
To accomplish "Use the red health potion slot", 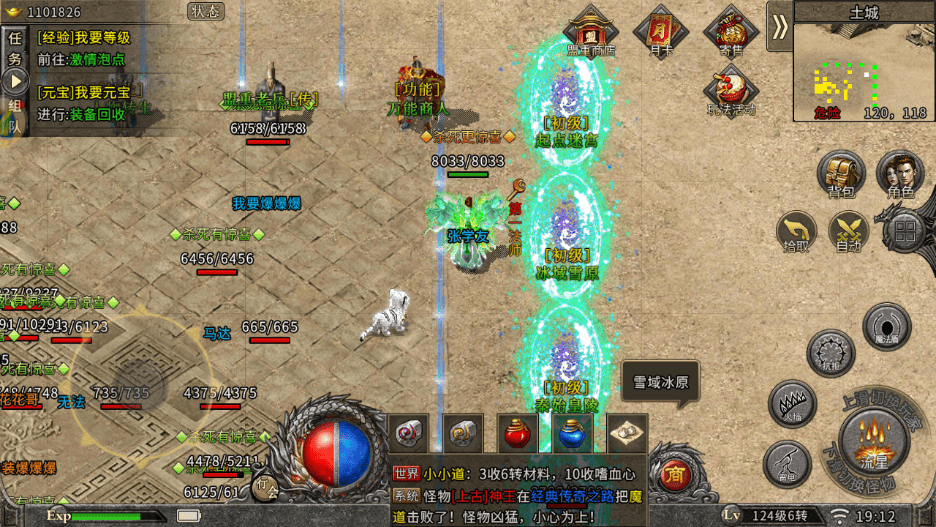I will point(517,435).
